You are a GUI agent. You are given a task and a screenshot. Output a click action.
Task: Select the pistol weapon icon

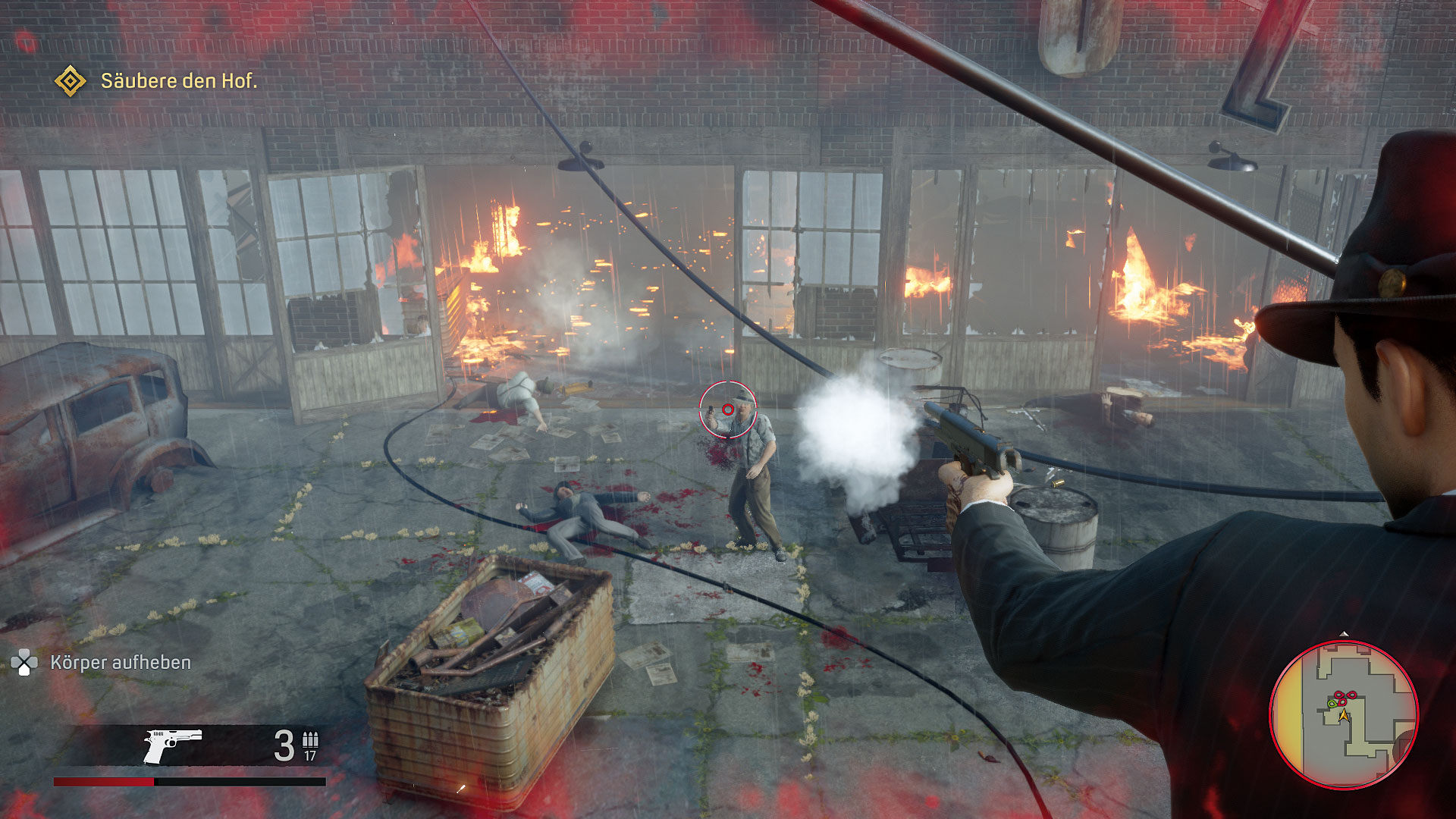[173, 745]
